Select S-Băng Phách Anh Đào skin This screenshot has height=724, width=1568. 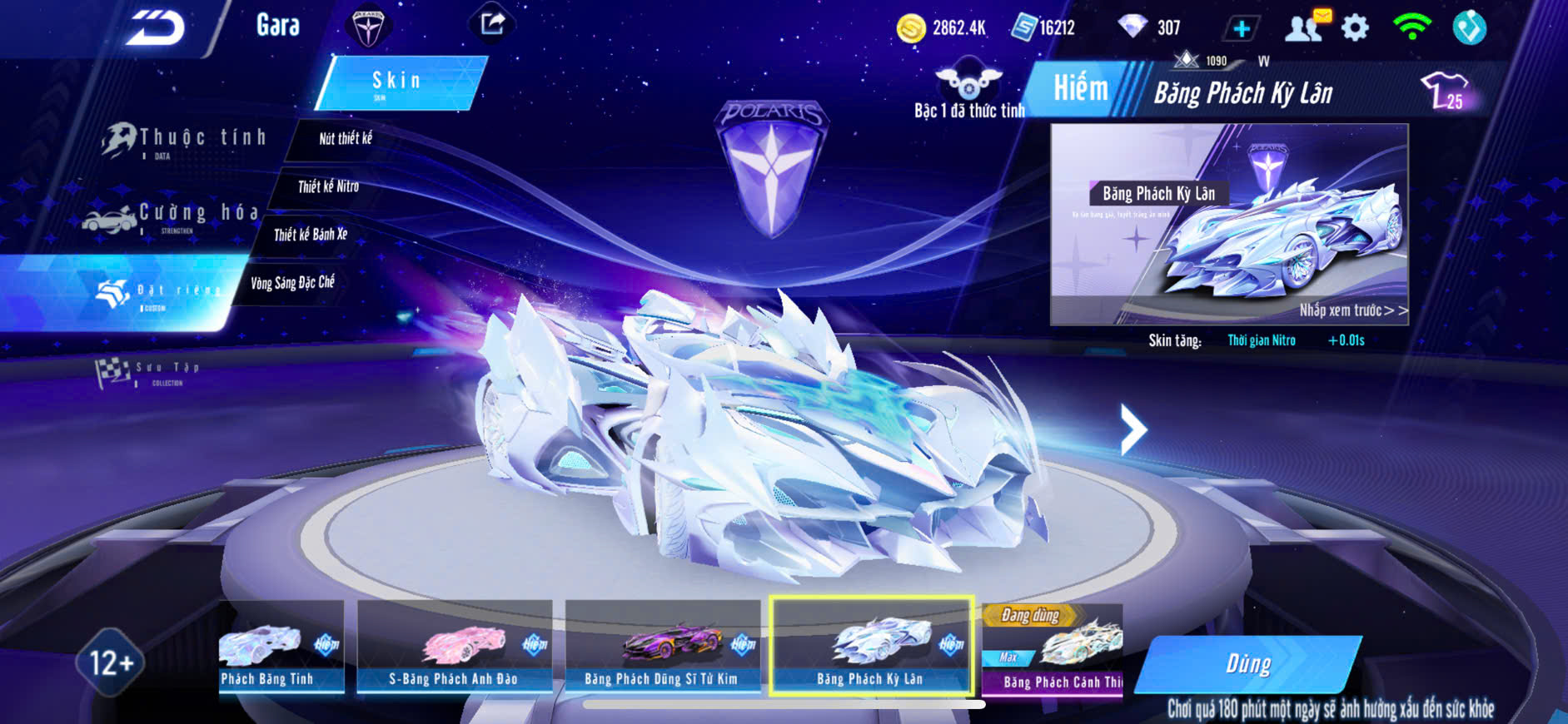[454, 648]
